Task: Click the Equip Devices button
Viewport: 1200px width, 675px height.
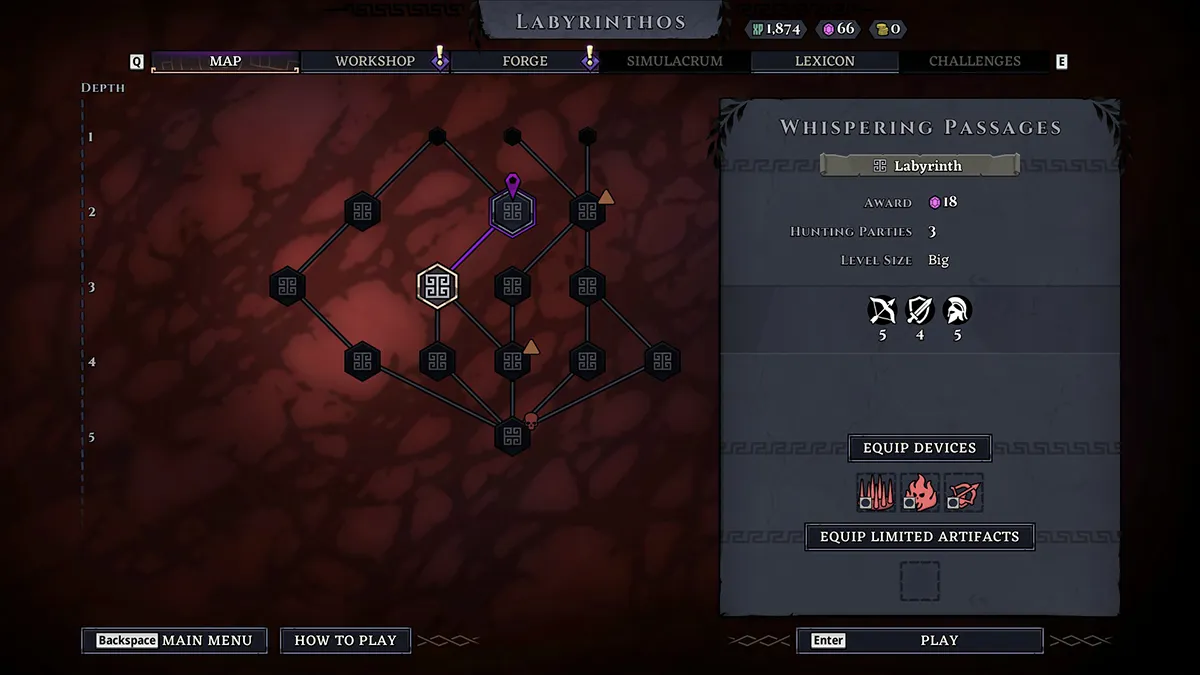Action: [919, 448]
